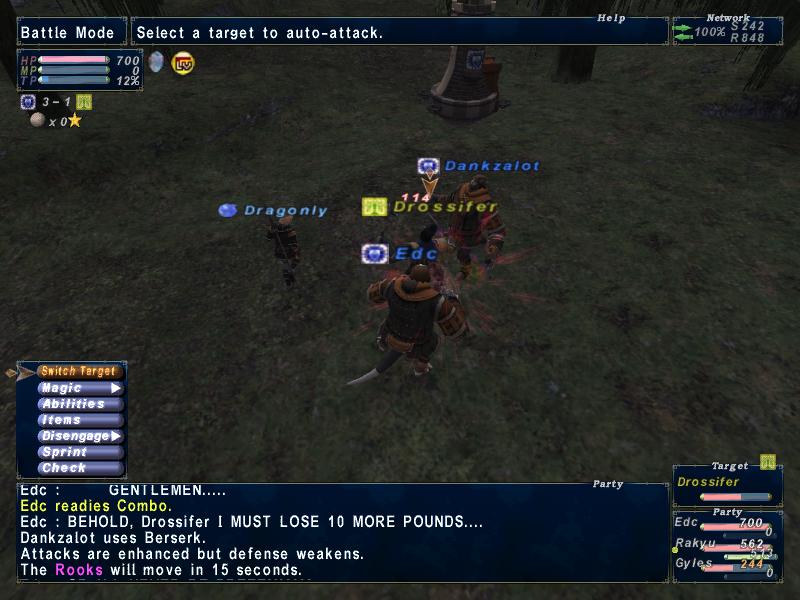Open the Abilities list
This screenshot has width=800, height=600.
[80, 404]
